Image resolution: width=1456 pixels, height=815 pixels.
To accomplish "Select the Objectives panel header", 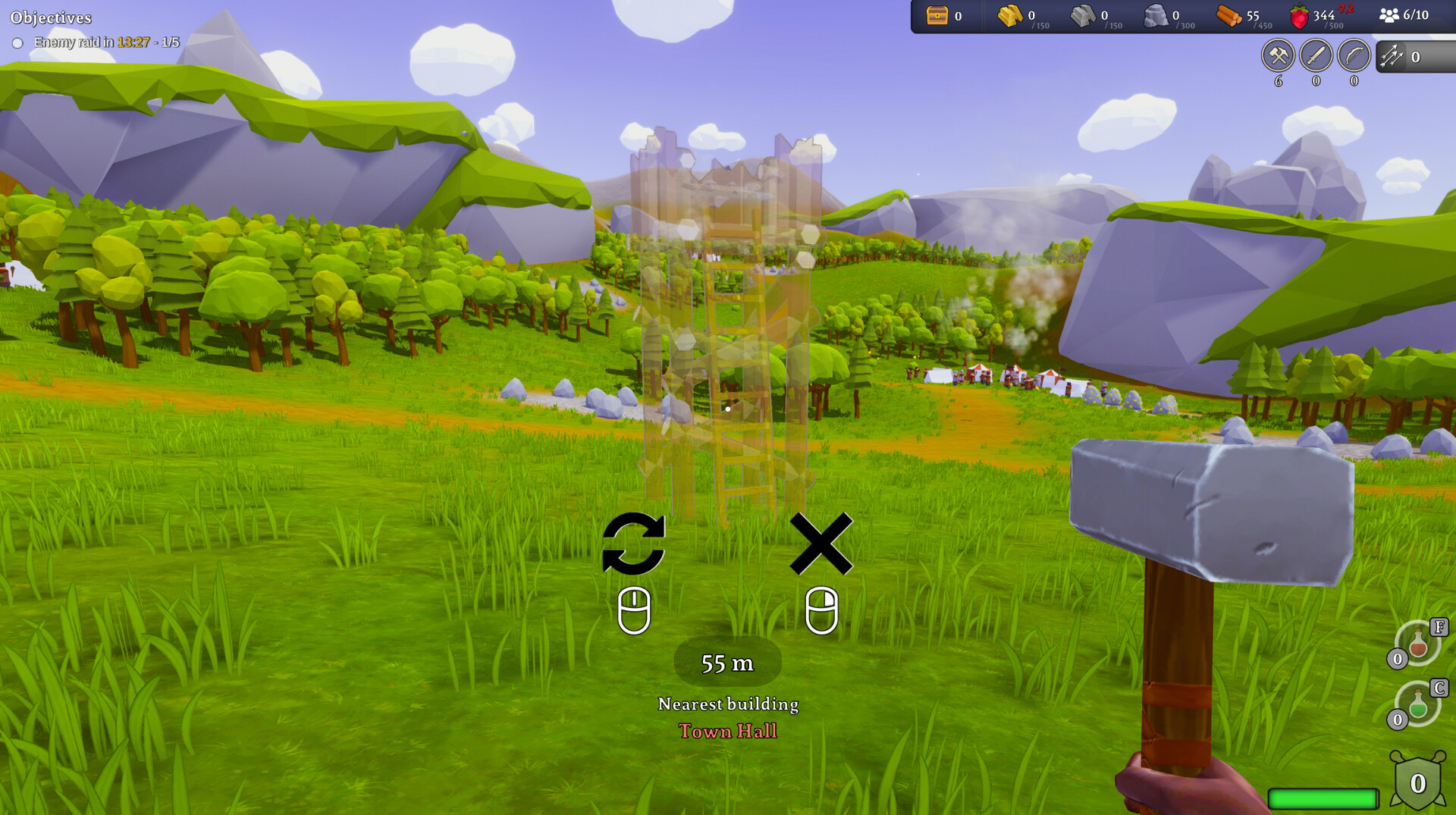I will pyautogui.click(x=52, y=17).
